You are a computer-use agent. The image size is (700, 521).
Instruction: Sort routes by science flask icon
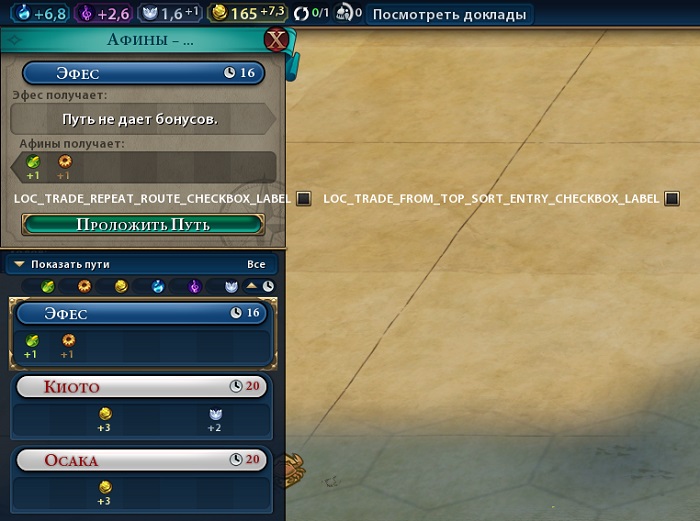tap(158, 286)
